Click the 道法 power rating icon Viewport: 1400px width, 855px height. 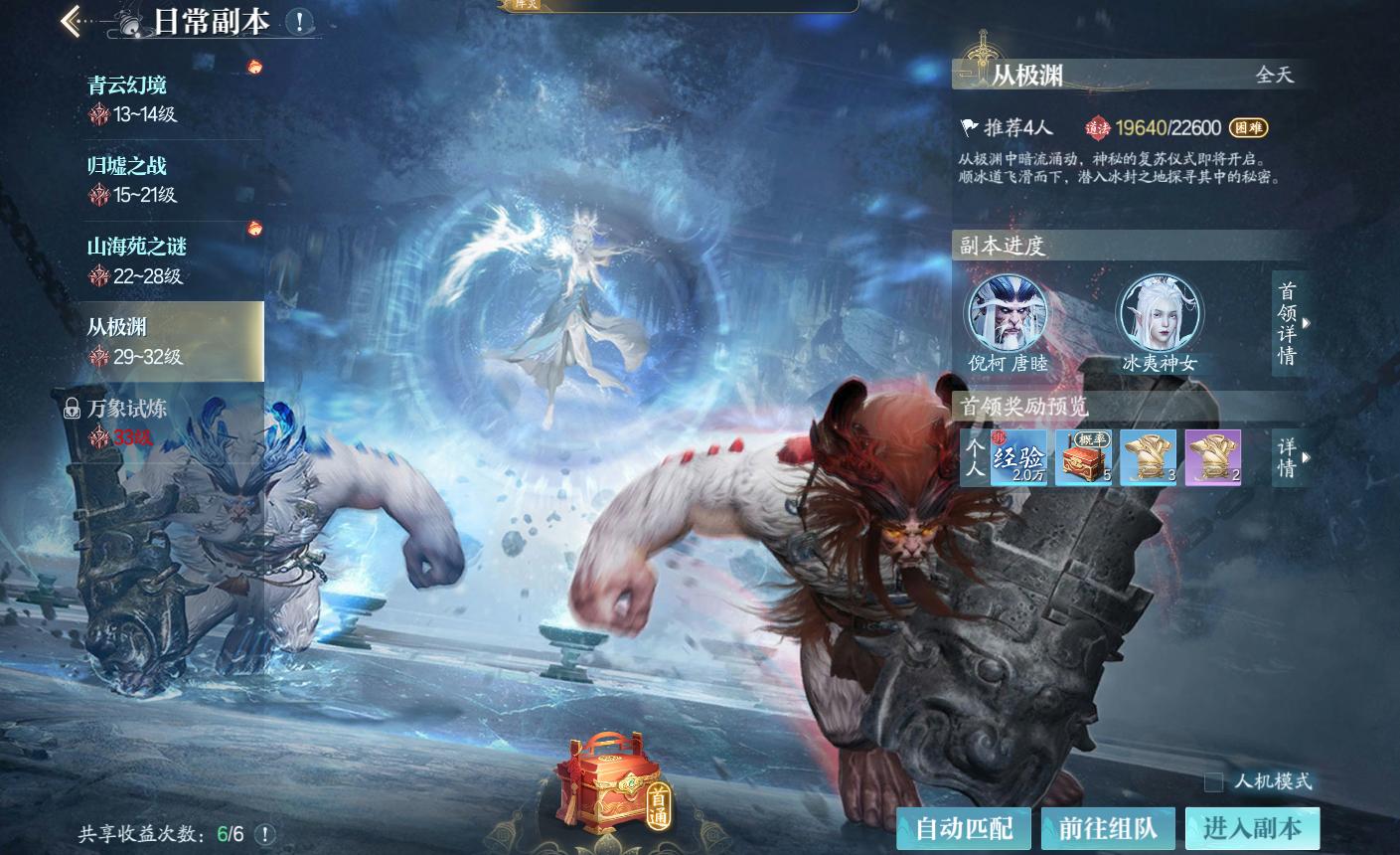1100,125
